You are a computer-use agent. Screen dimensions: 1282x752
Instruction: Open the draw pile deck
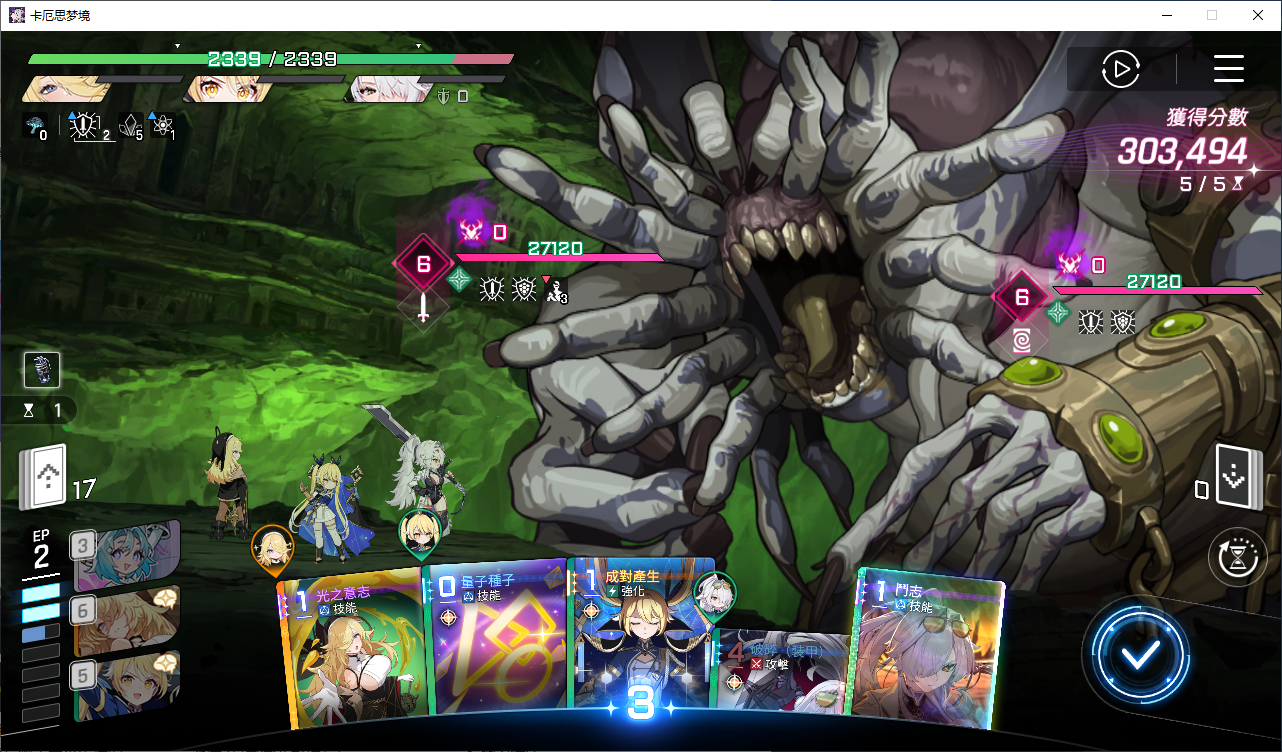(x=43, y=477)
